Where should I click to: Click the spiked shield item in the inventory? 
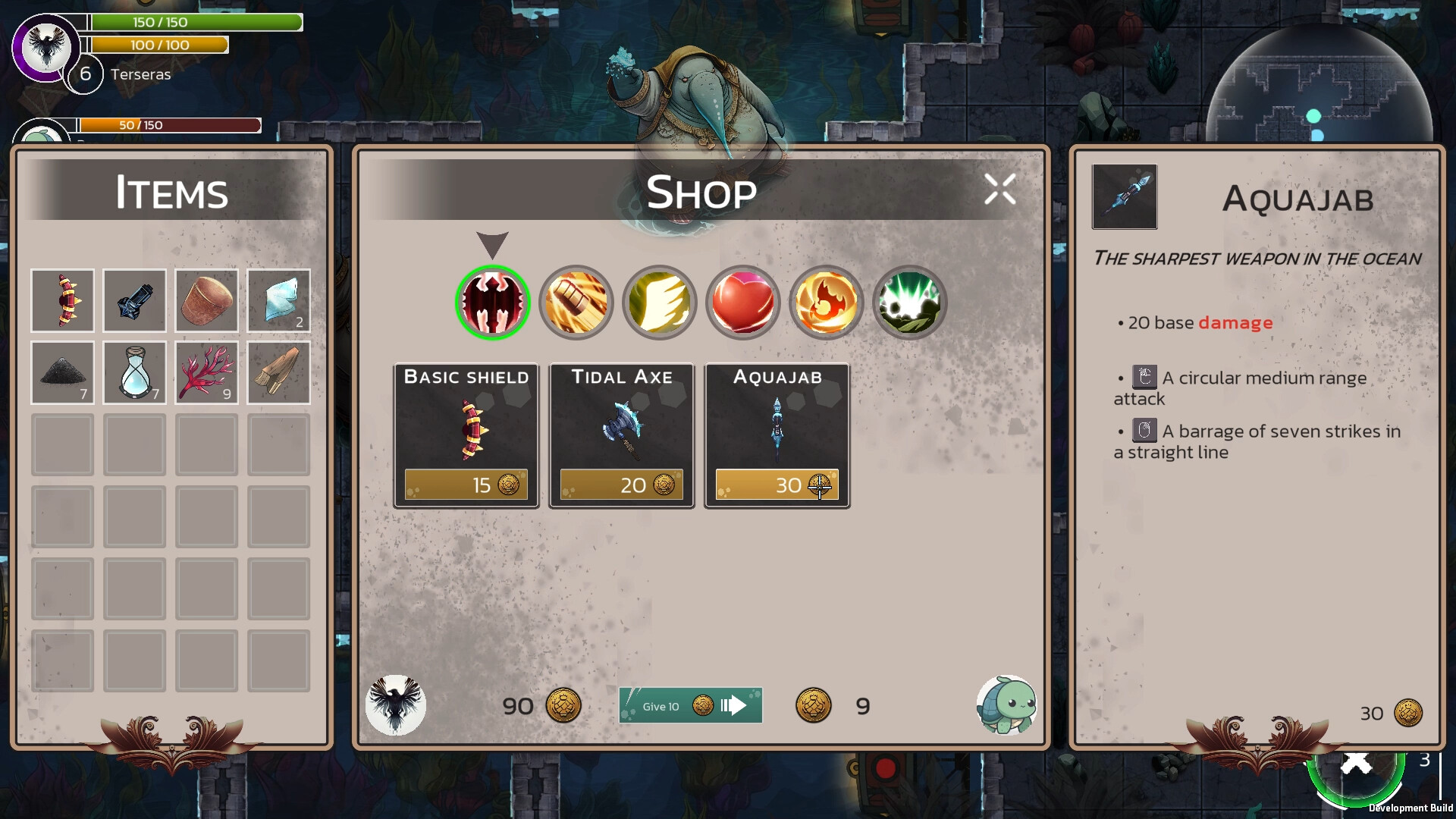click(62, 300)
